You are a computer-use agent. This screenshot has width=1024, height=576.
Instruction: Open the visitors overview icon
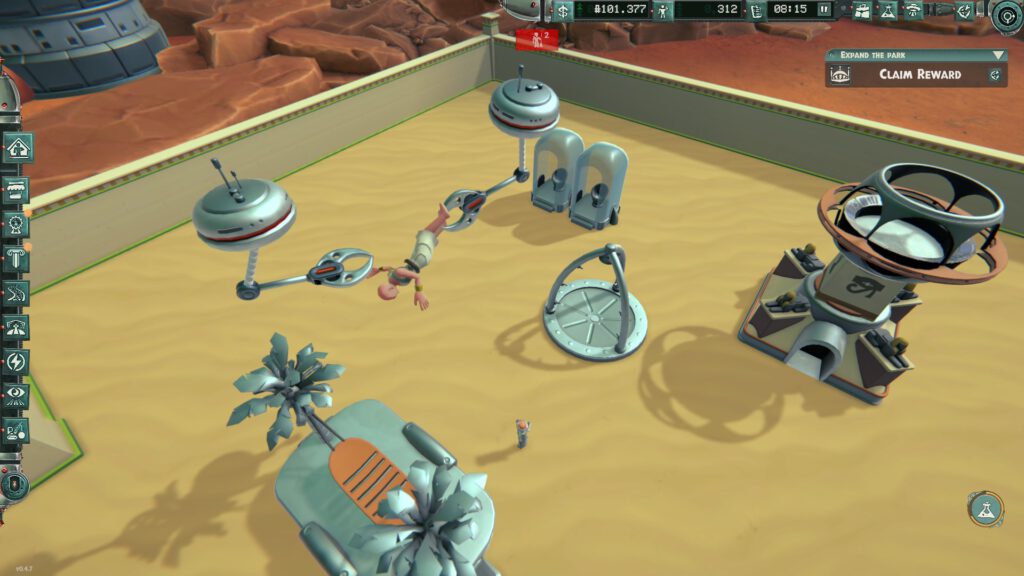coord(661,10)
